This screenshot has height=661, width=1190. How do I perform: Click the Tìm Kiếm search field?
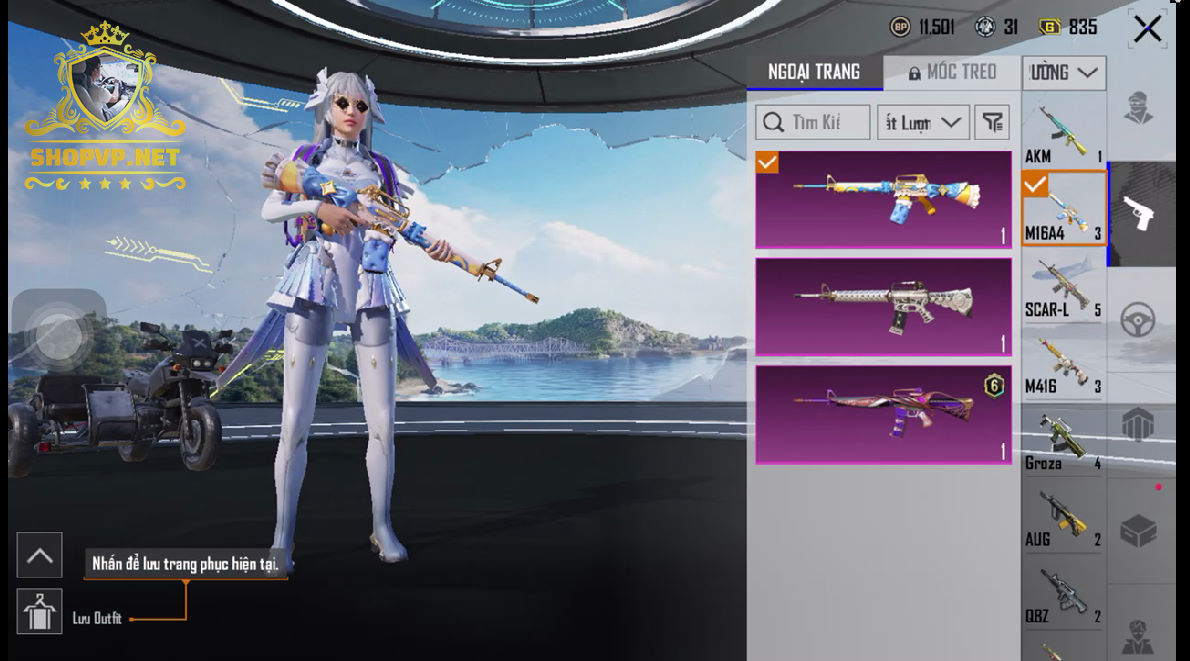pos(812,122)
